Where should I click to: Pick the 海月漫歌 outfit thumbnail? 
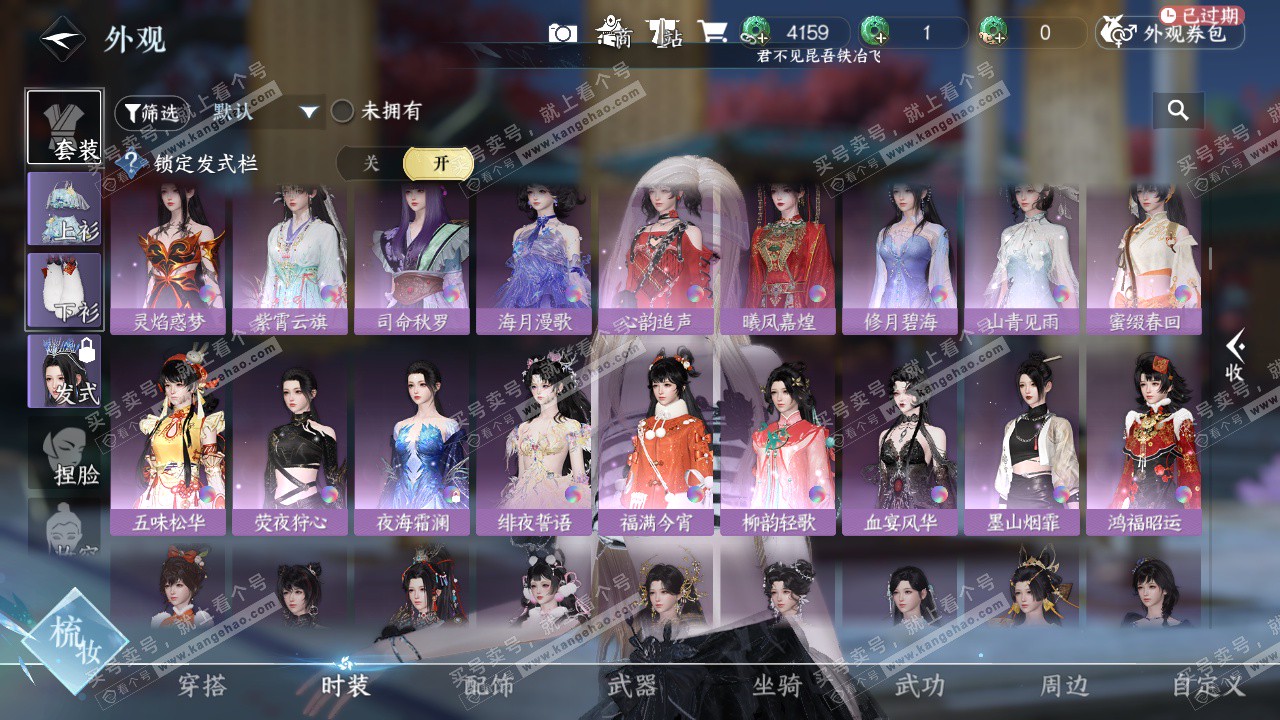[x=534, y=258]
